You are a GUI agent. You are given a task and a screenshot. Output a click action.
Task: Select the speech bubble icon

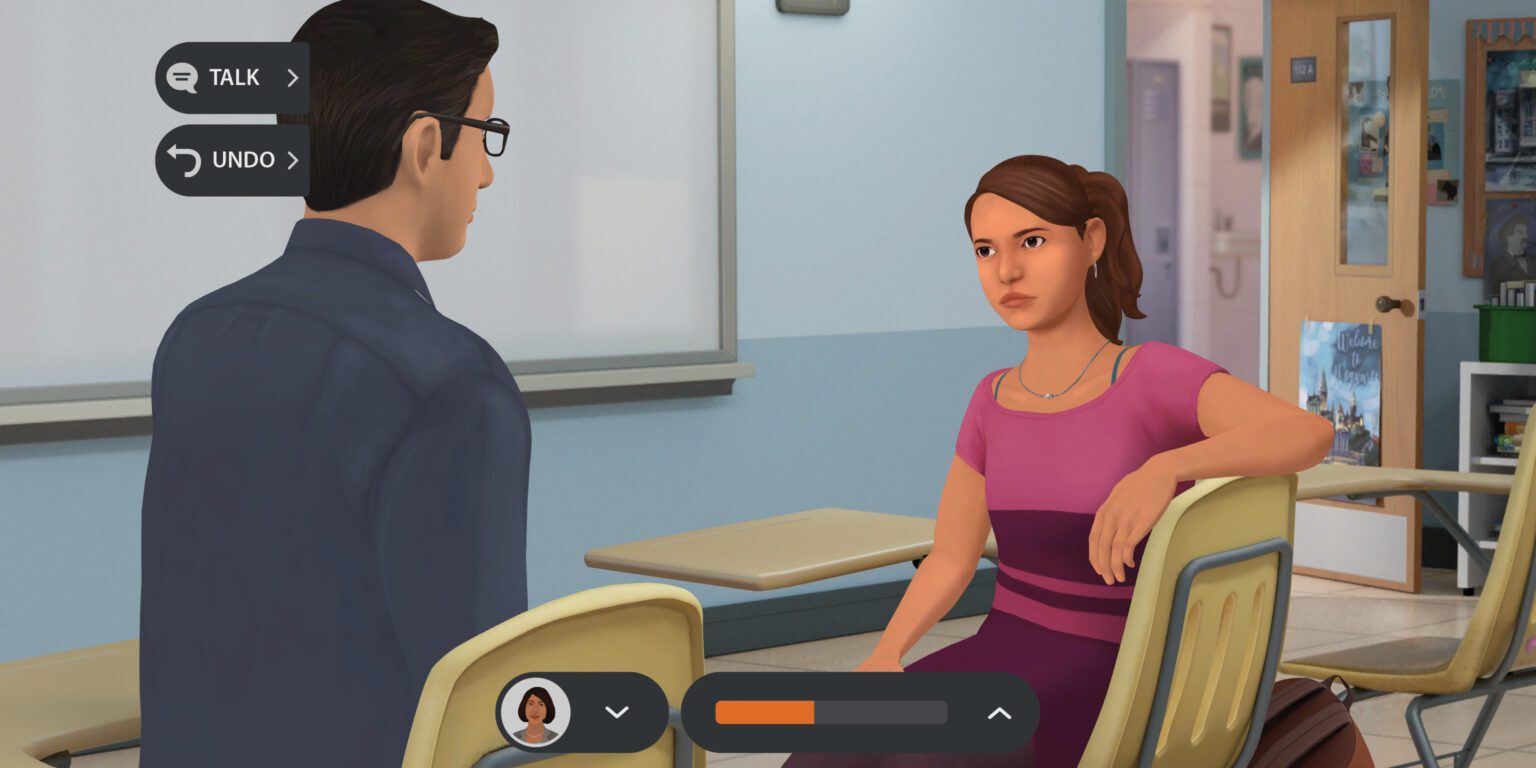point(181,78)
